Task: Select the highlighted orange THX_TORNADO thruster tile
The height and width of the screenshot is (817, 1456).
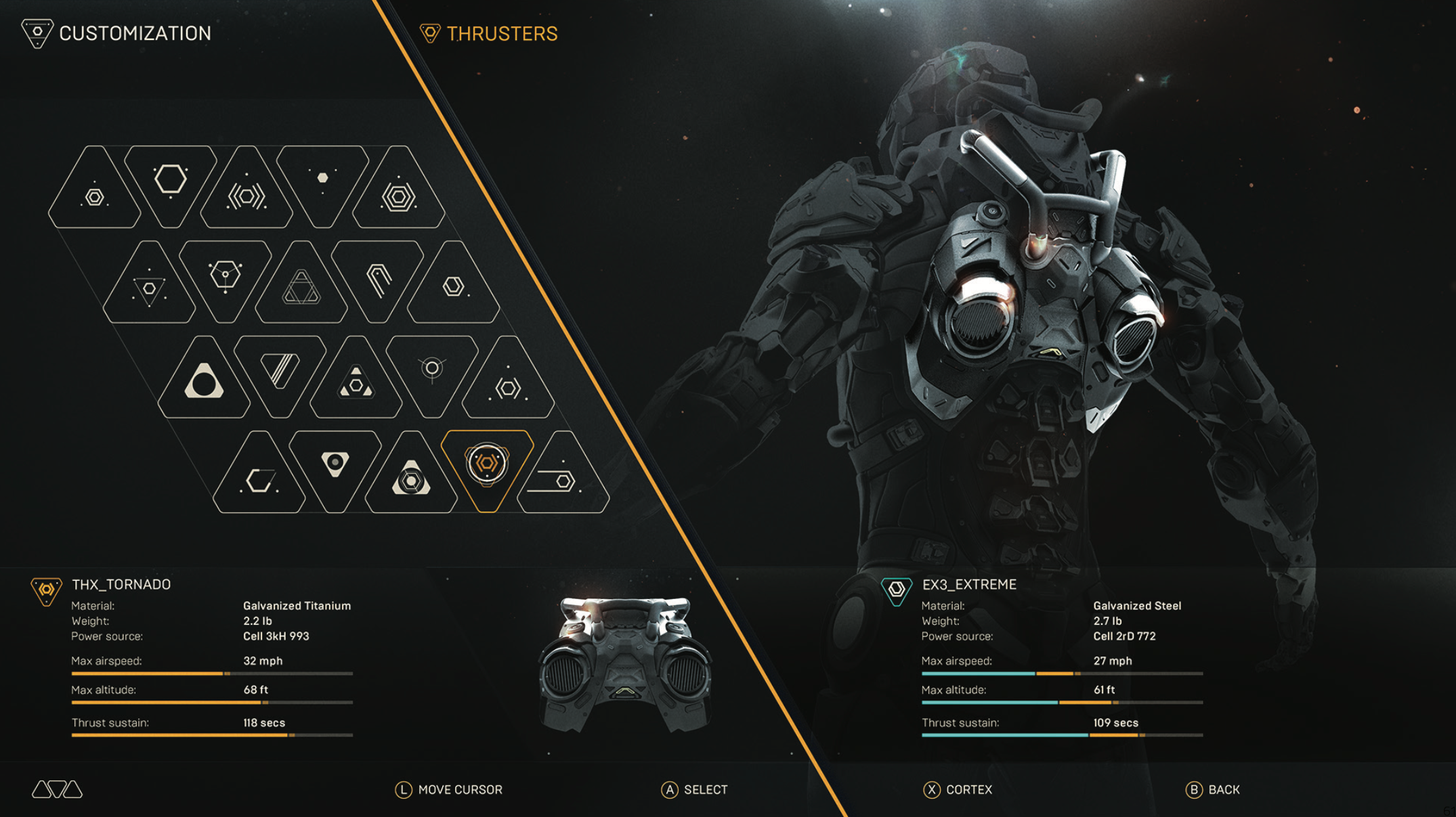Action: click(487, 466)
